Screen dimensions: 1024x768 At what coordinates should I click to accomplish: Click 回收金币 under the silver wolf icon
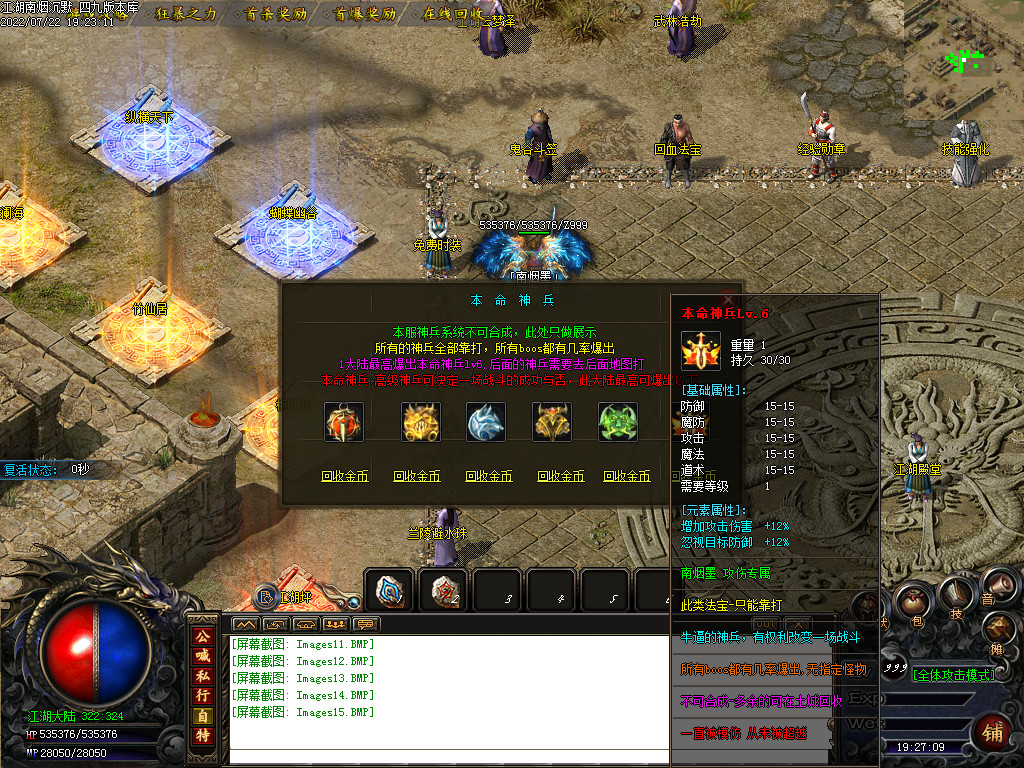point(489,476)
